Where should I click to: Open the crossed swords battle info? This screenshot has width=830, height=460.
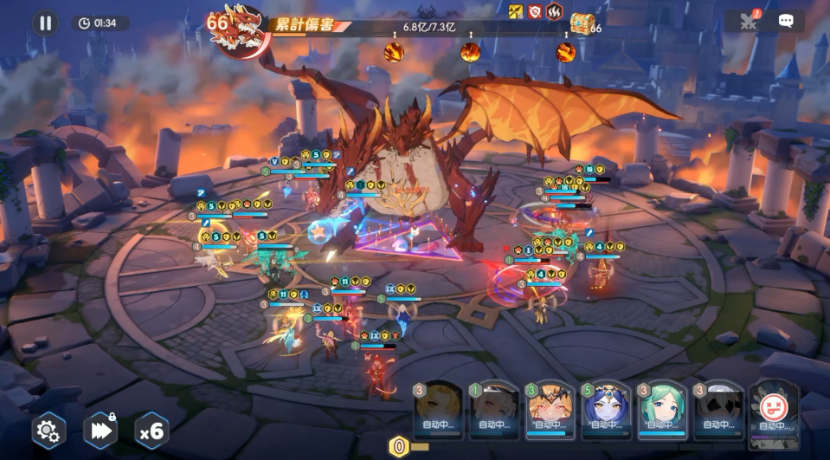pyautogui.click(x=748, y=20)
